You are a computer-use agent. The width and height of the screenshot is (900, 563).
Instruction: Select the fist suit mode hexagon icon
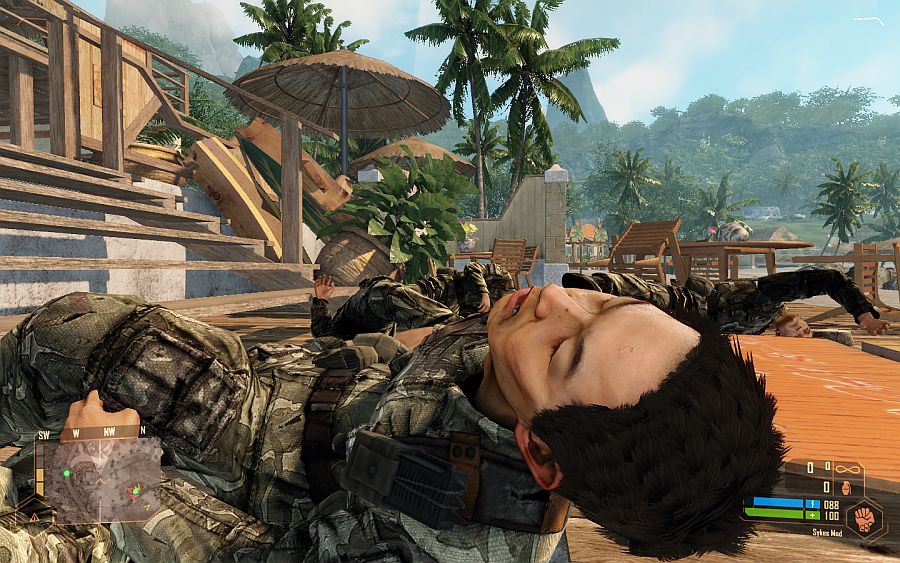click(x=864, y=517)
